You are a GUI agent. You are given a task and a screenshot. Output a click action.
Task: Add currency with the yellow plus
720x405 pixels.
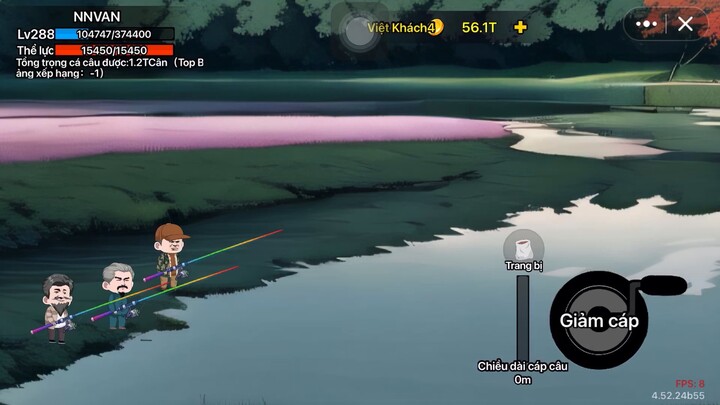pyautogui.click(x=520, y=27)
